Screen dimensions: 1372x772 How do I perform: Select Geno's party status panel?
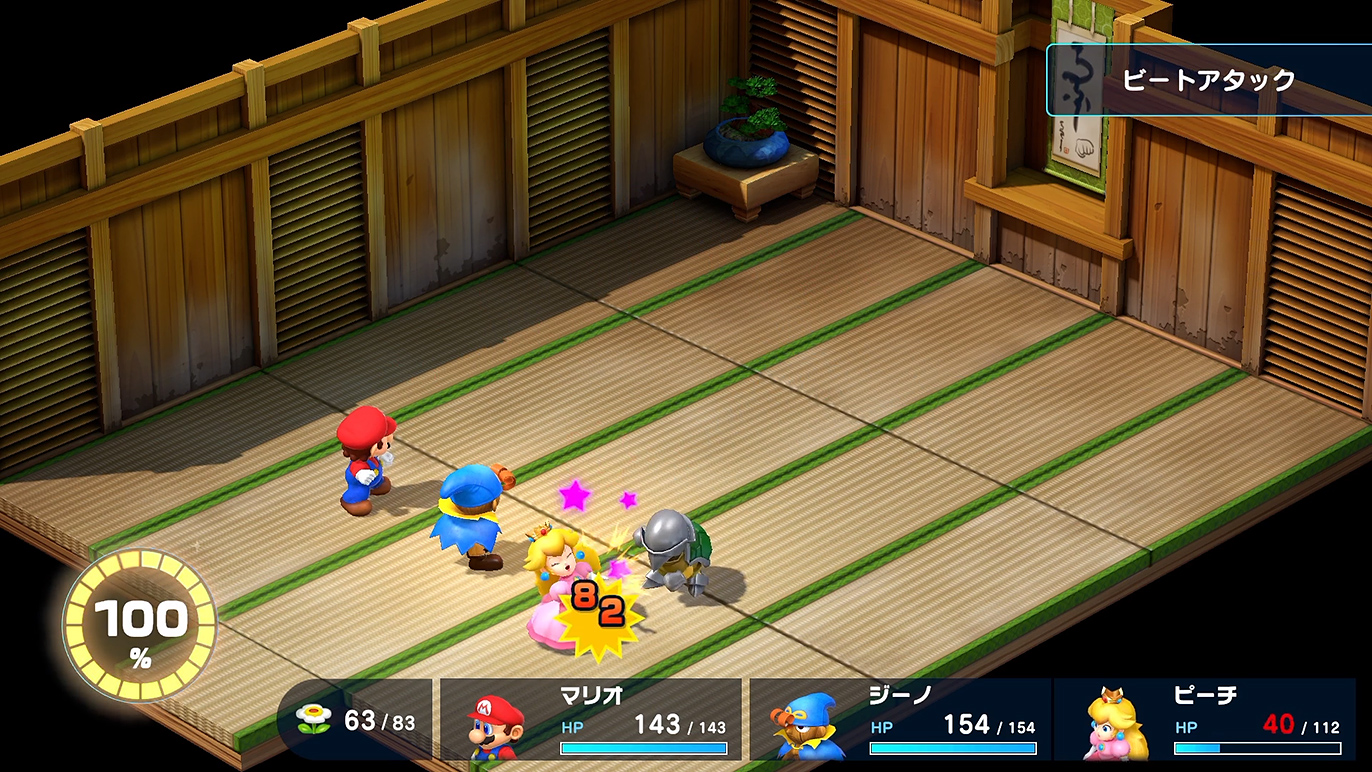coord(900,719)
